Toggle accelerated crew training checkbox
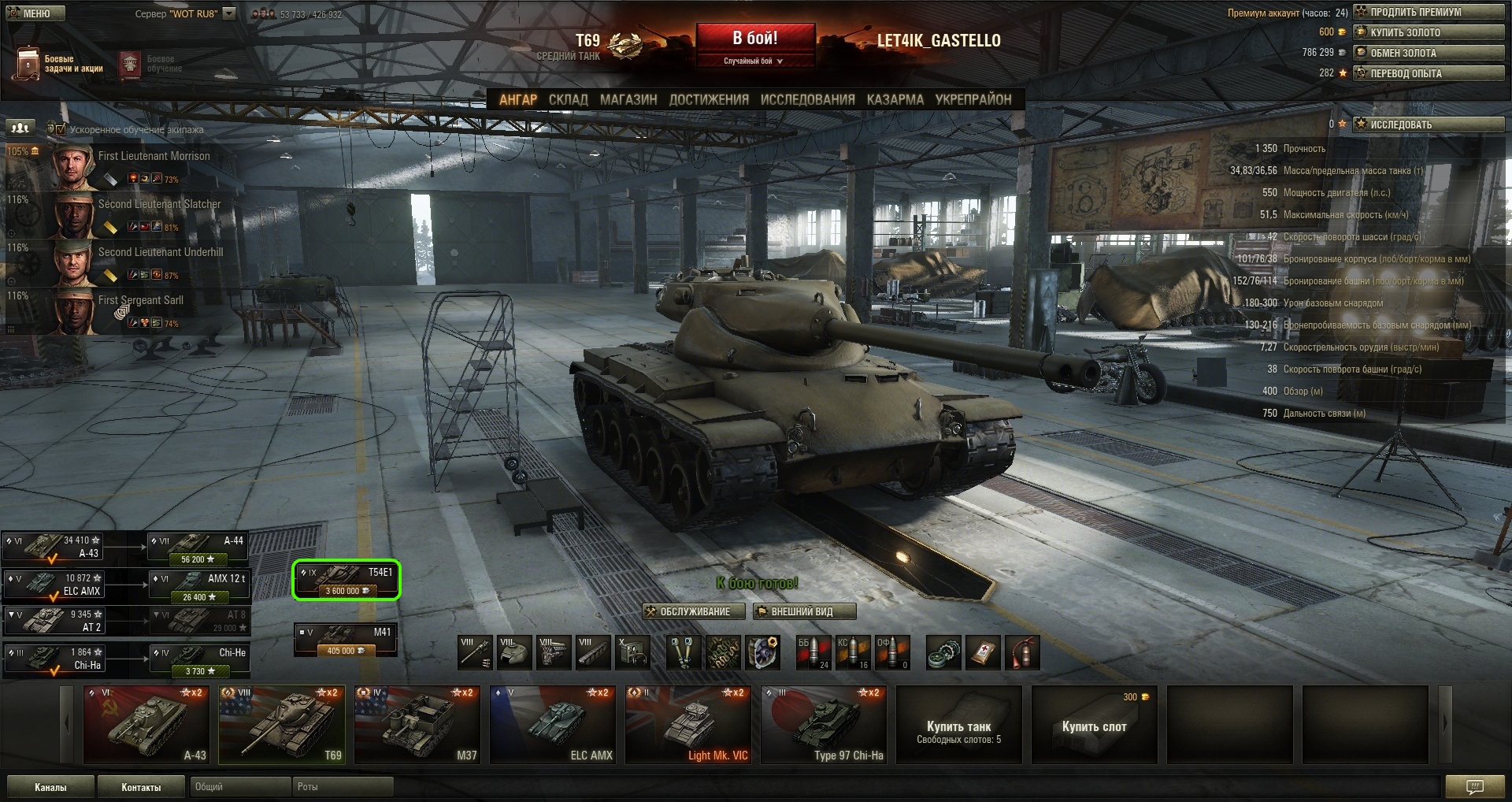 point(61,129)
